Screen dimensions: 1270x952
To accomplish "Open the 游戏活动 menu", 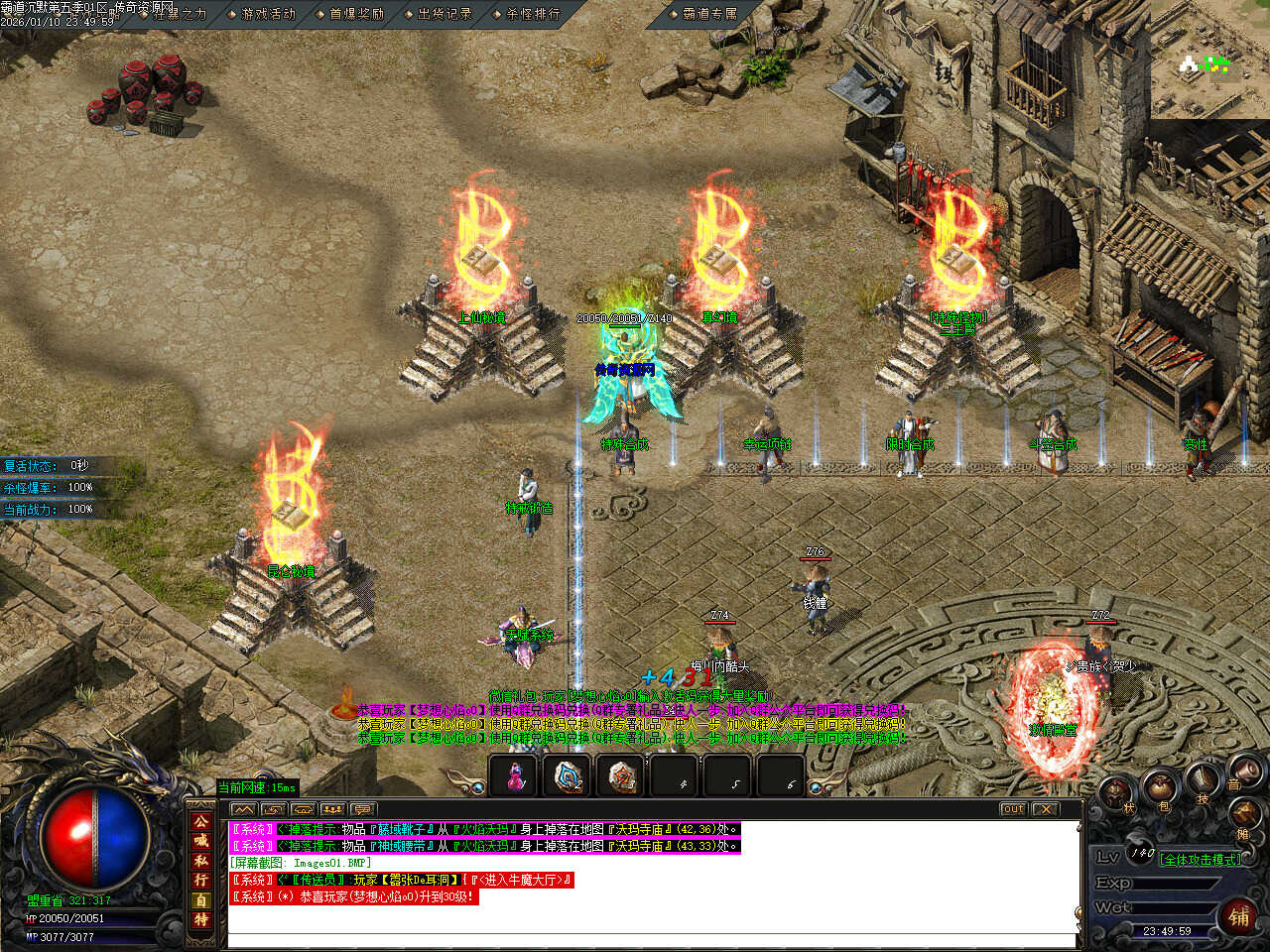I will pos(268,14).
